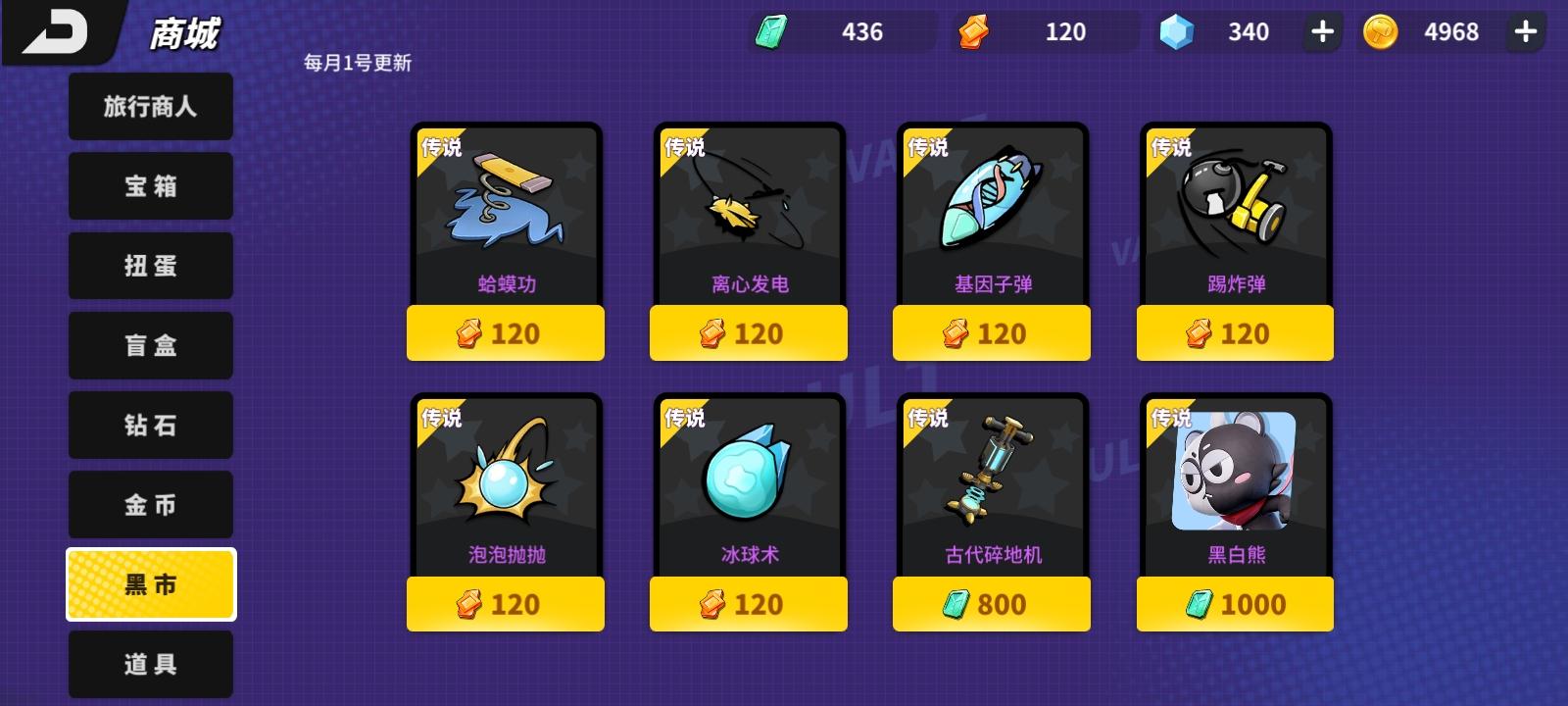This screenshot has width=1568, height=706.
Task: Tap the plus next to the coin balance
Action: (x=1525, y=31)
